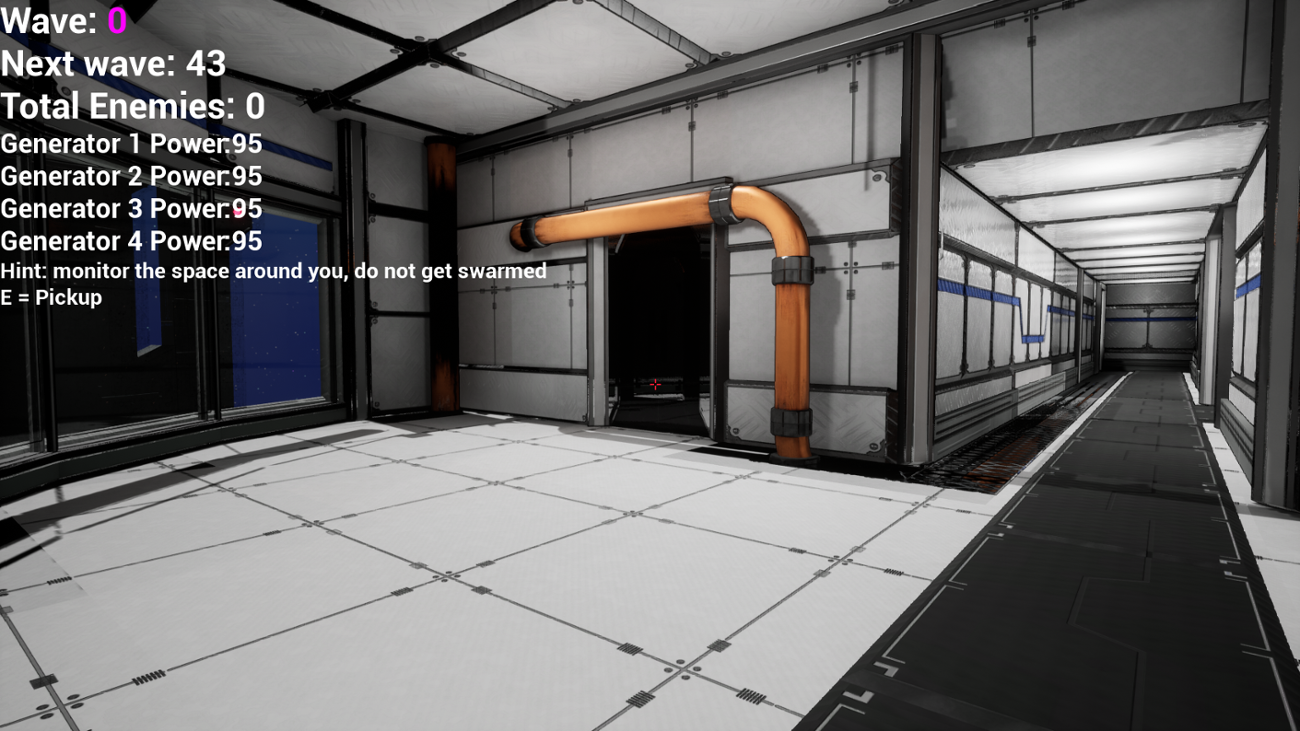Select the Generator 4 Power display

[x=130, y=241]
